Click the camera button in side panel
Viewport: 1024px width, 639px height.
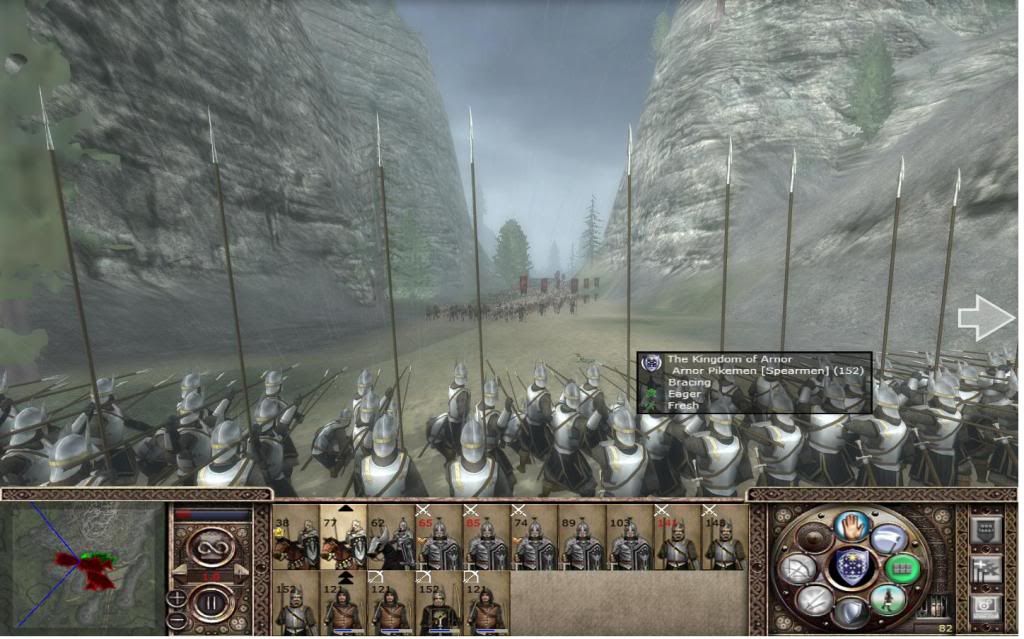pos(986,605)
